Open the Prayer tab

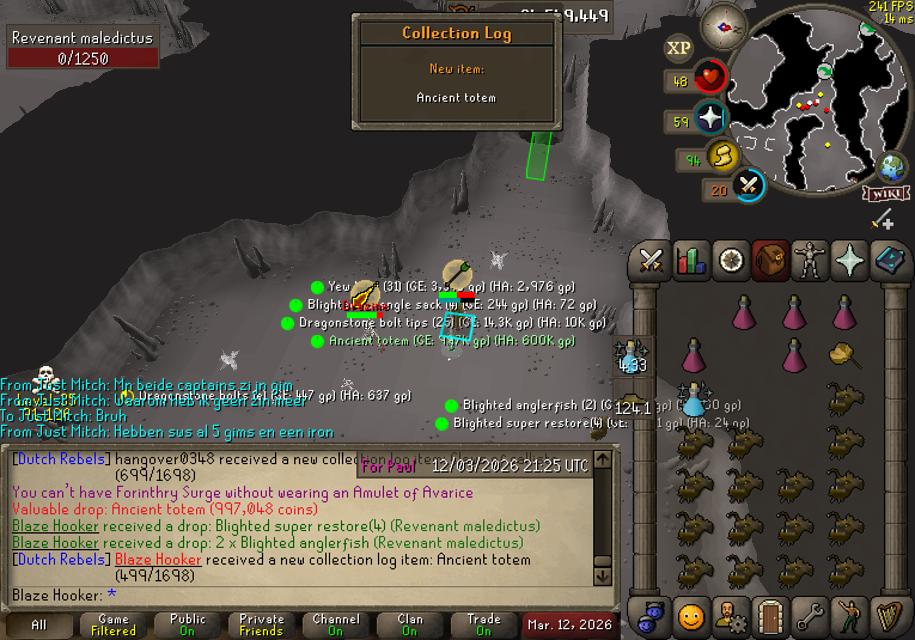[x=850, y=261]
